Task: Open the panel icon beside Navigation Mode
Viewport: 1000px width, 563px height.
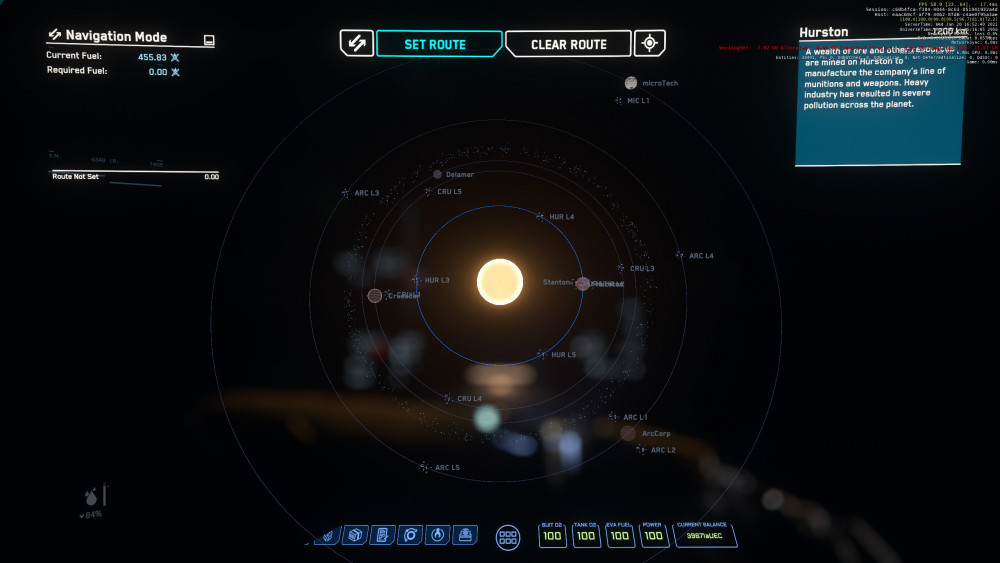Action: (208, 39)
